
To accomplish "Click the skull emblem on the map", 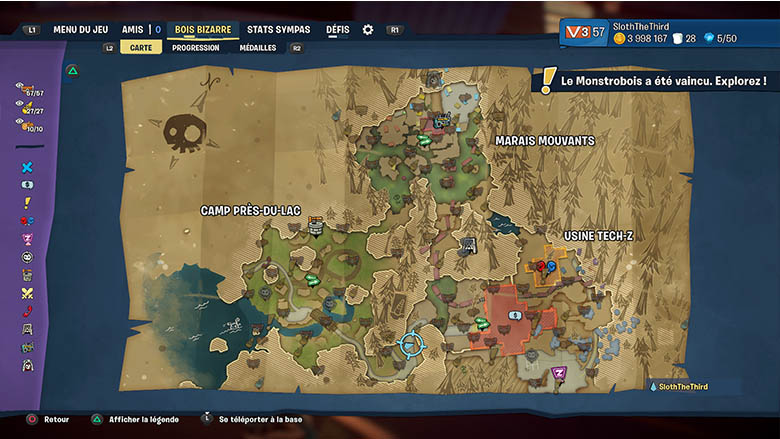I will (x=186, y=133).
